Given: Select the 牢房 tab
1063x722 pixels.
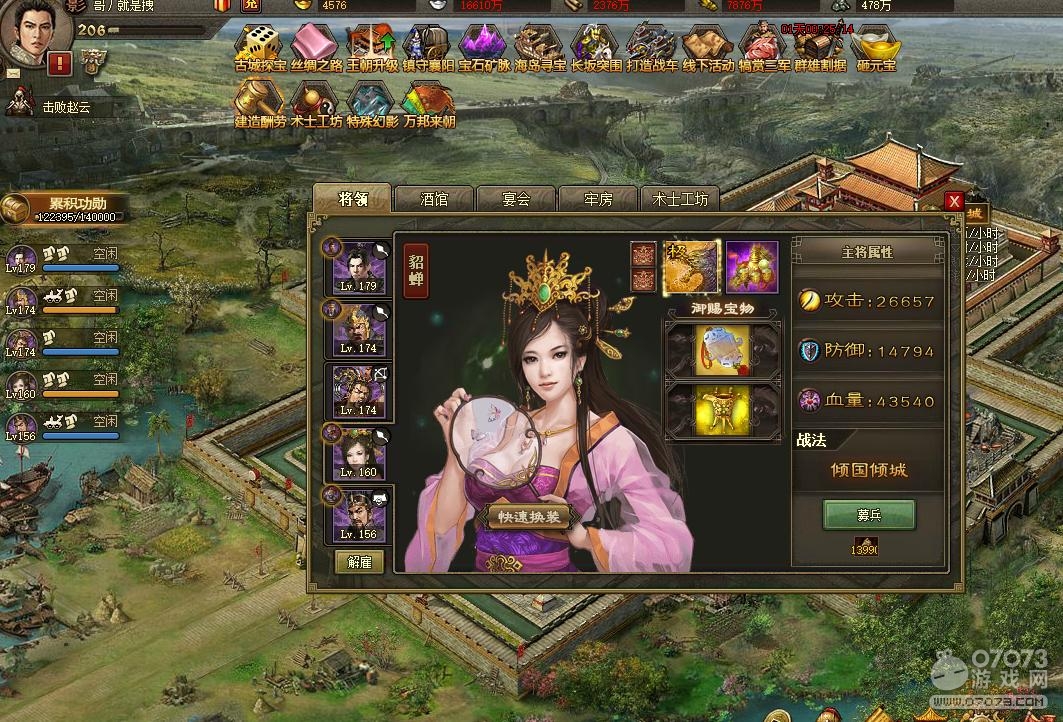Looking at the screenshot, I should tap(598, 199).
